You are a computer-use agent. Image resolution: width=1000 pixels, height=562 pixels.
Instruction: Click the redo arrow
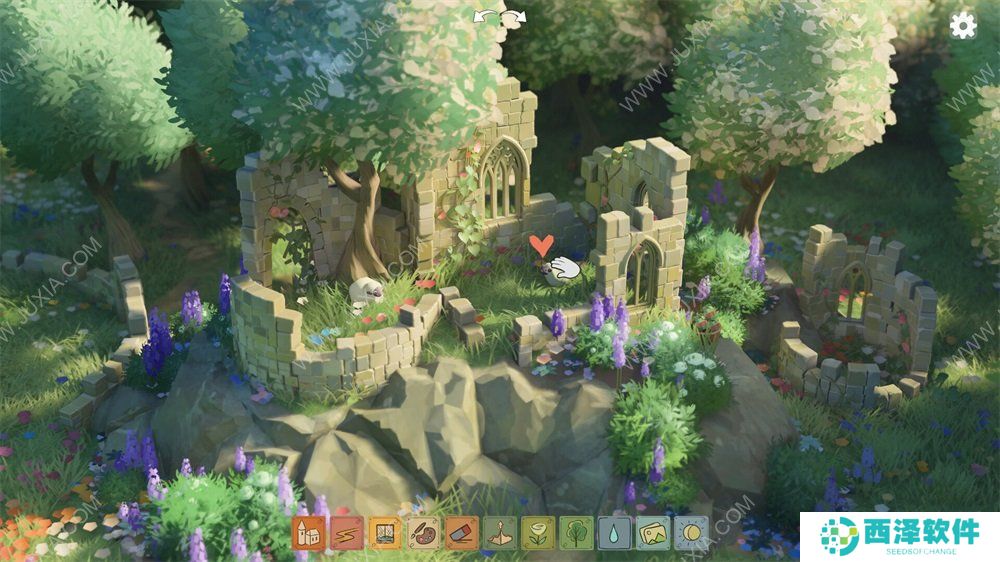514,17
